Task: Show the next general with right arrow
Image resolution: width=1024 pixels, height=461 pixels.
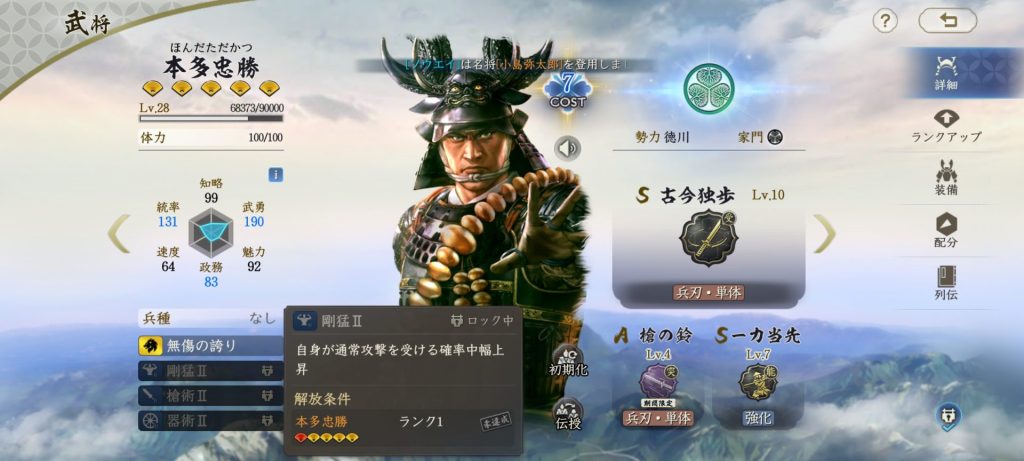Action: [x=824, y=234]
